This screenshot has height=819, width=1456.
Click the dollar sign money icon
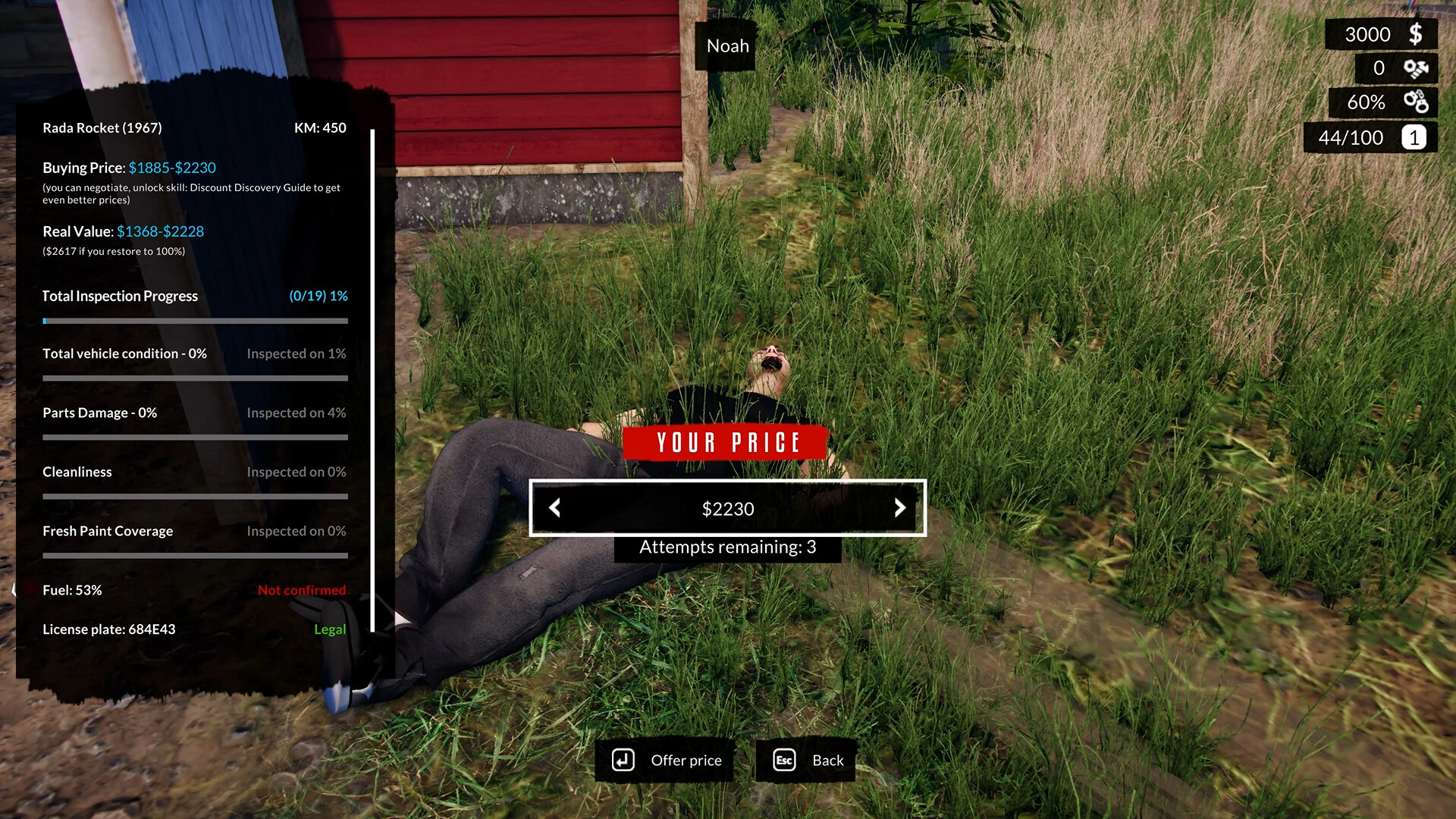pyautogui.click(x=1415, y=33)
